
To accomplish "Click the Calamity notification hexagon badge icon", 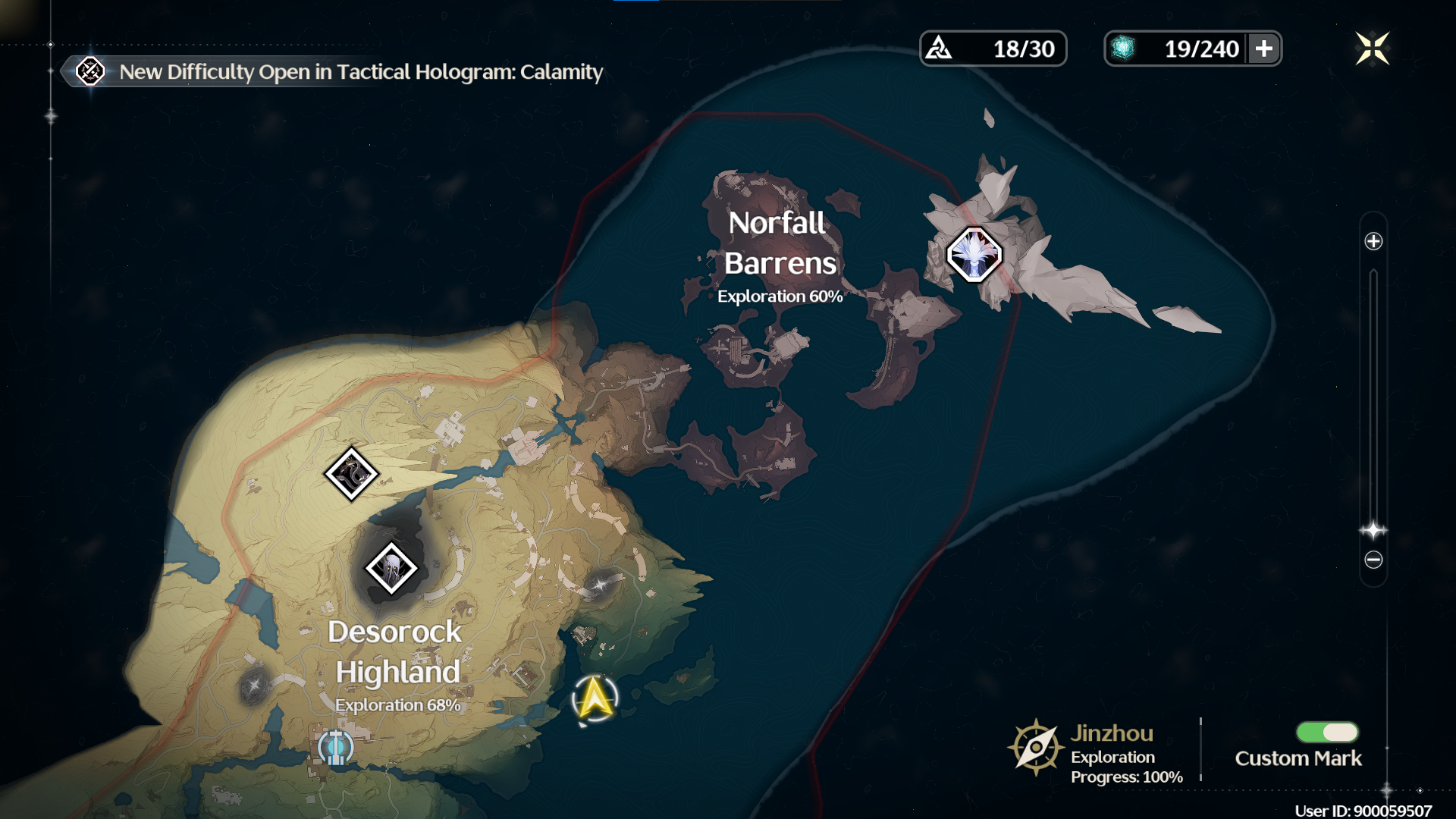I will [90, 73].
